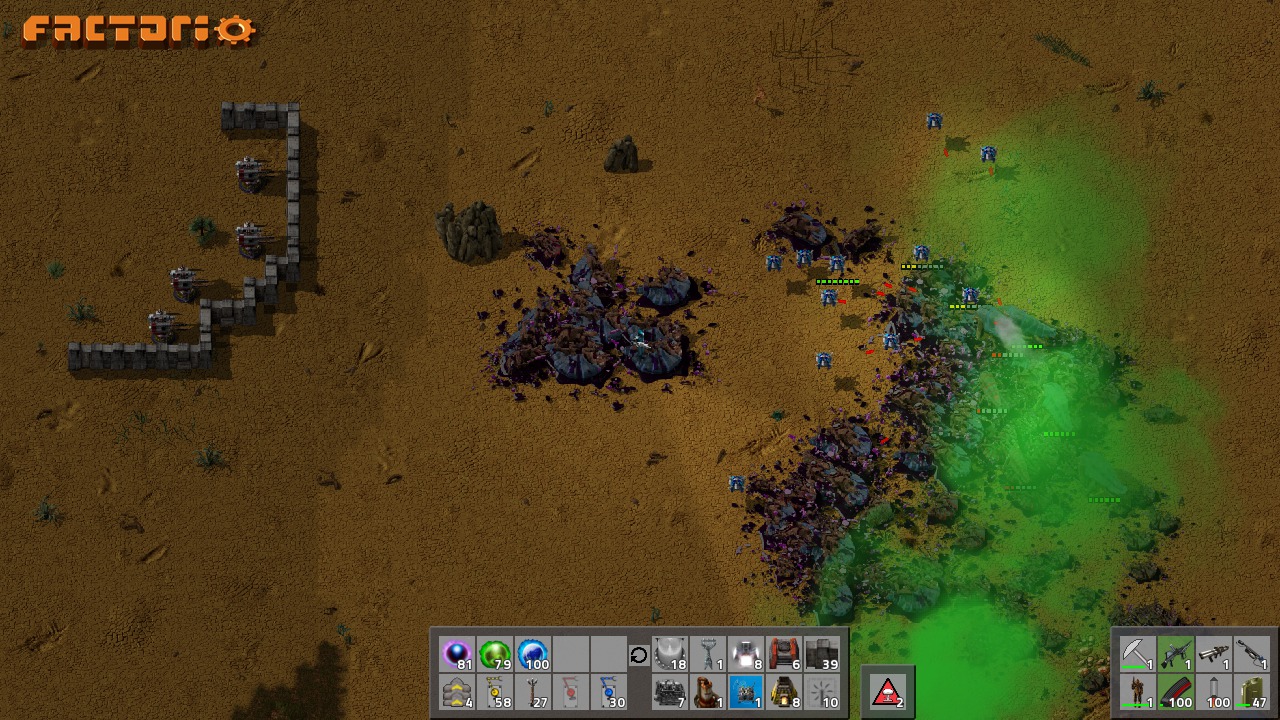Viewport: 1280px width, 720px height.
Task: Open the red triangle alert icon
Action: (x=888, y=693)
